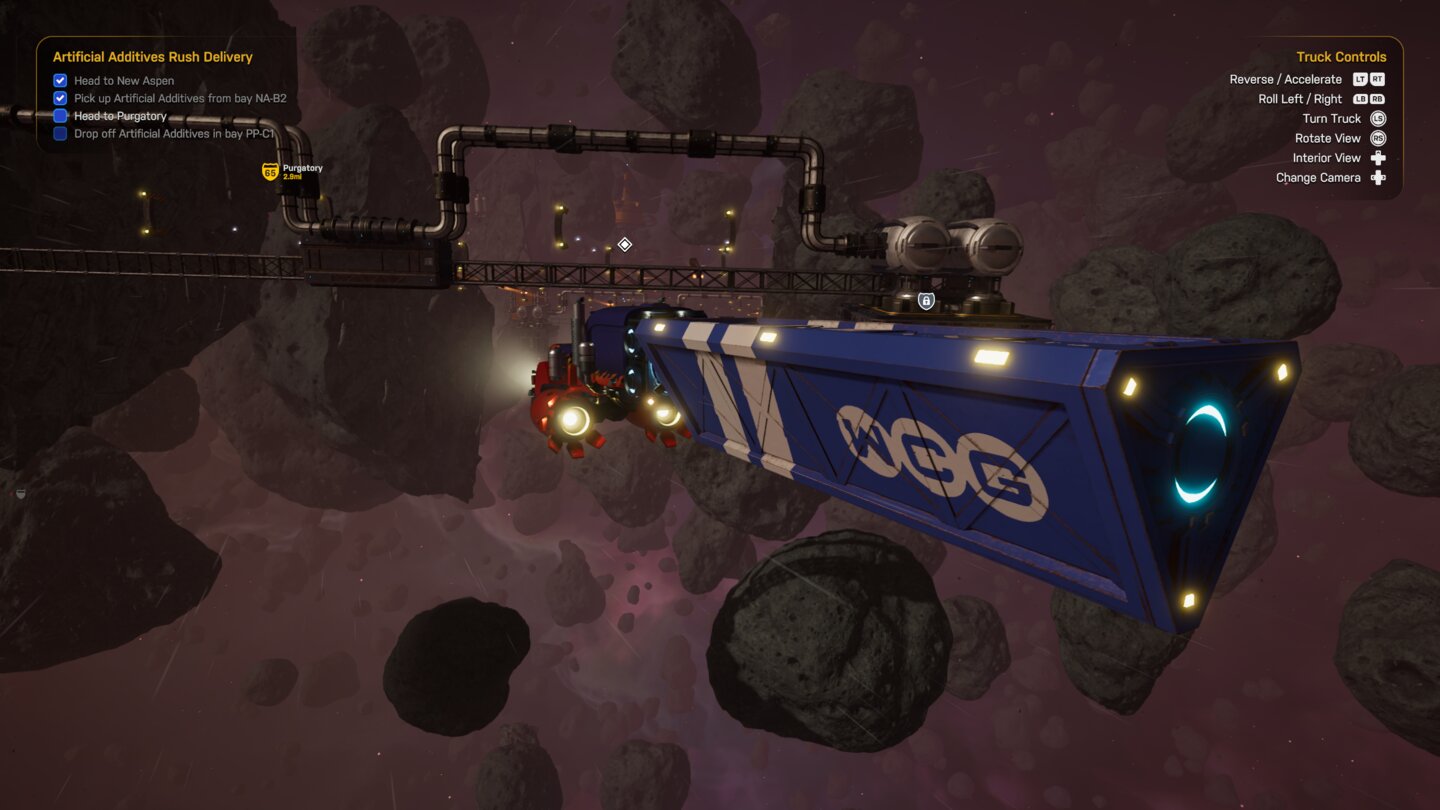Toggle the Head to Purgatory checkbox
The image size is (1440, 810).
click(59, 115)
